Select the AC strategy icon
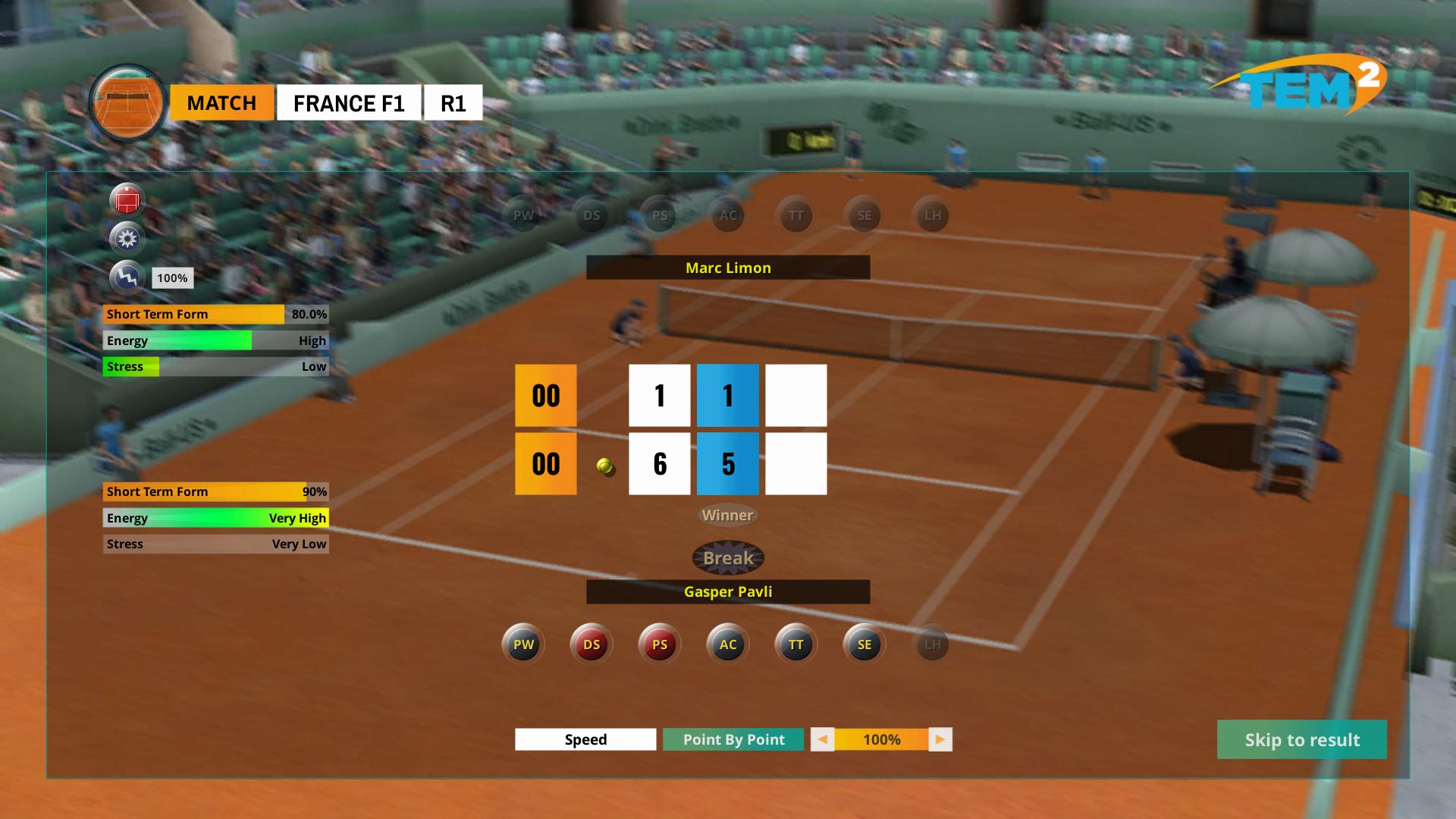 (727, 644)
